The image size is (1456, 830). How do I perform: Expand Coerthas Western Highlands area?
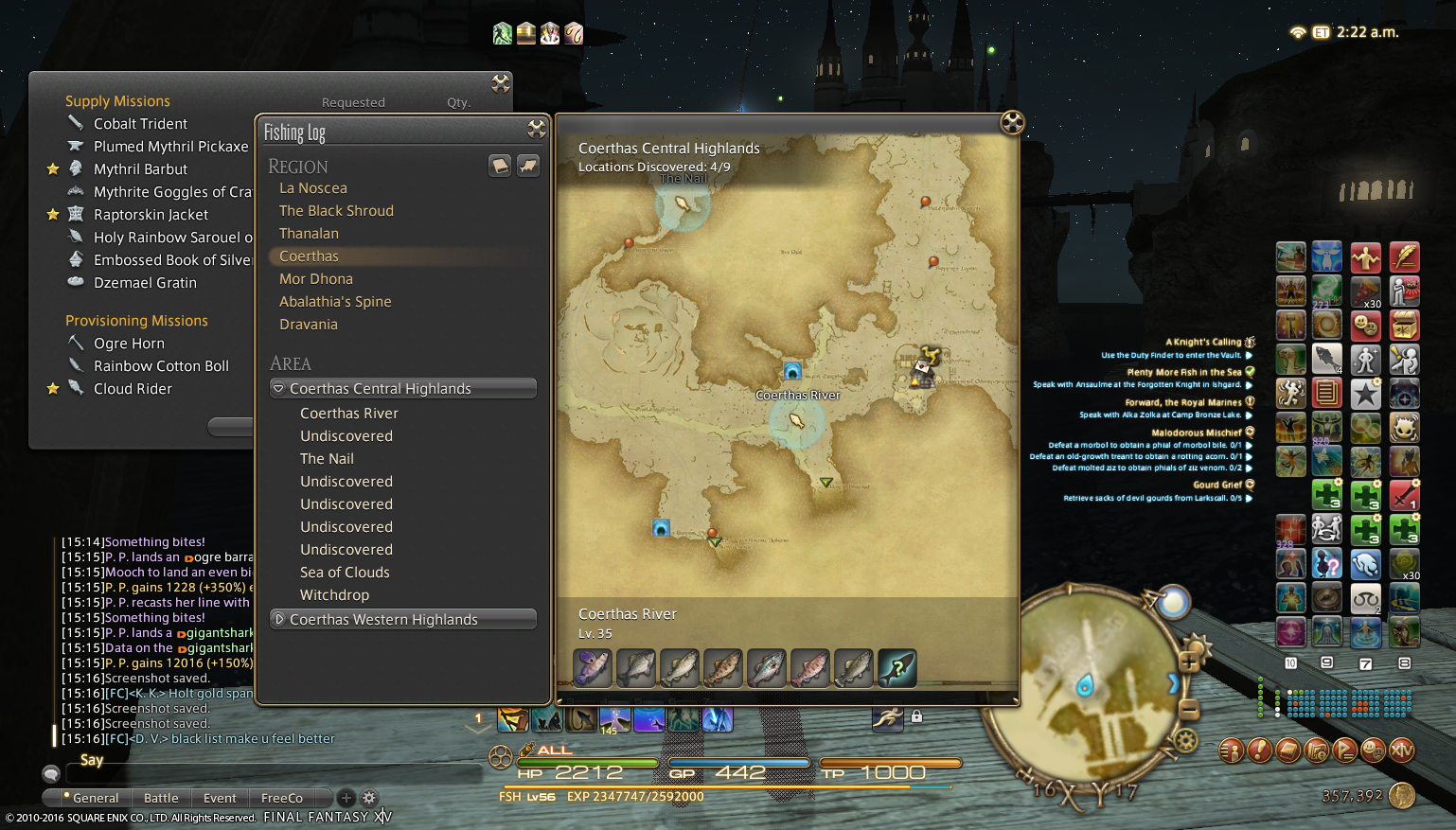click(278, 620)
